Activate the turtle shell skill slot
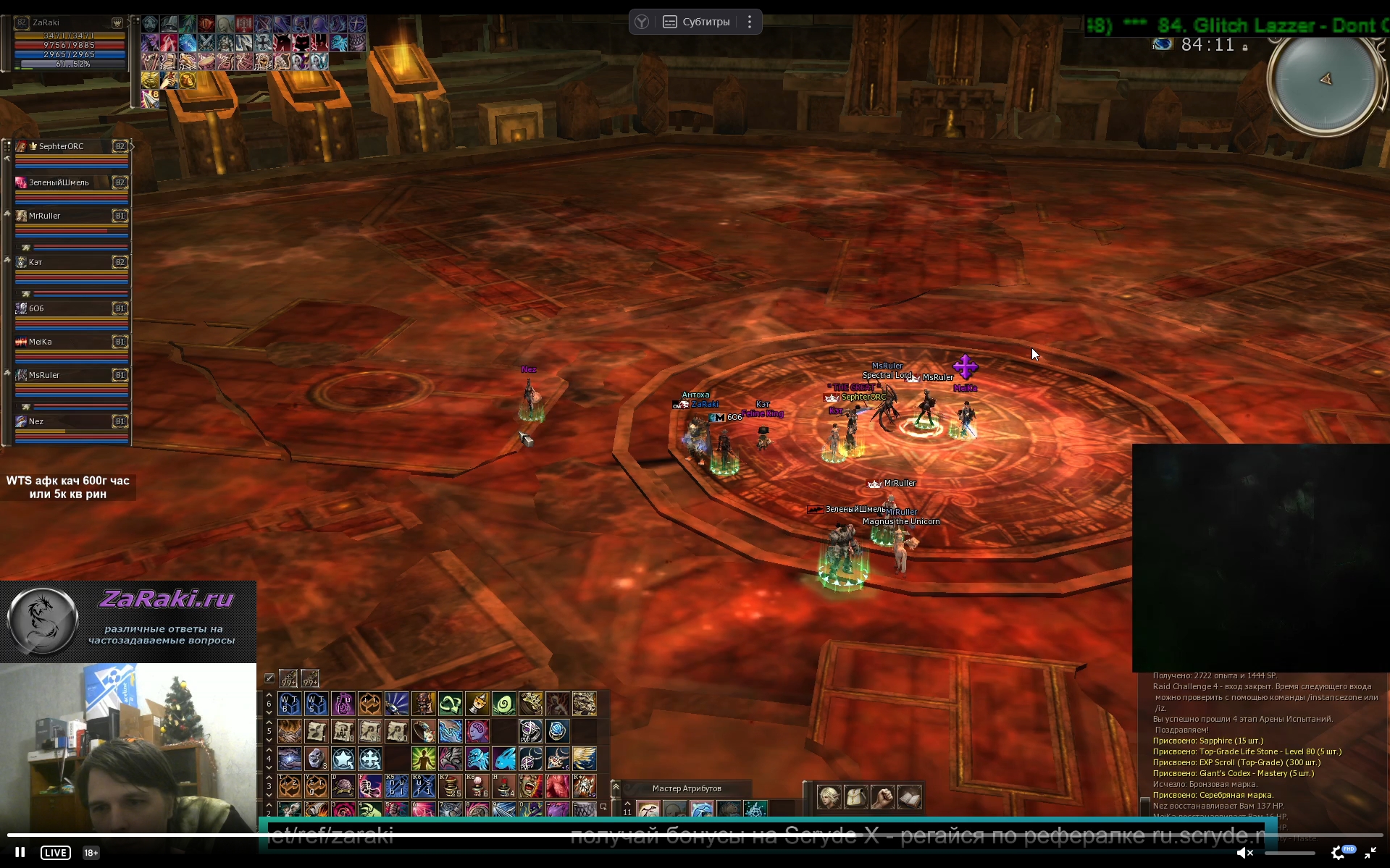1390x868 pixels. point(343,785)
